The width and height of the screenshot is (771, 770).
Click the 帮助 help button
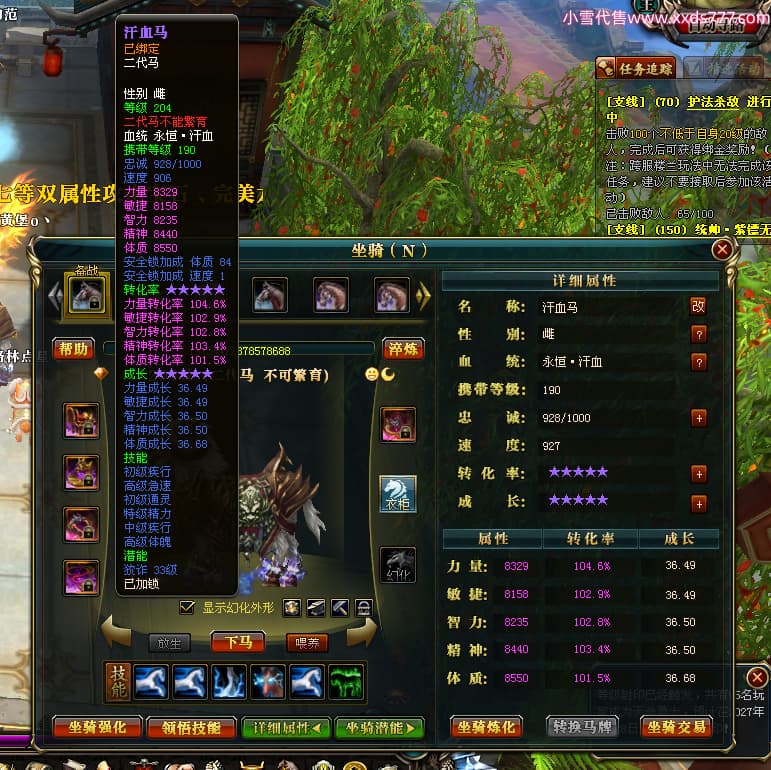click(75, 349)
